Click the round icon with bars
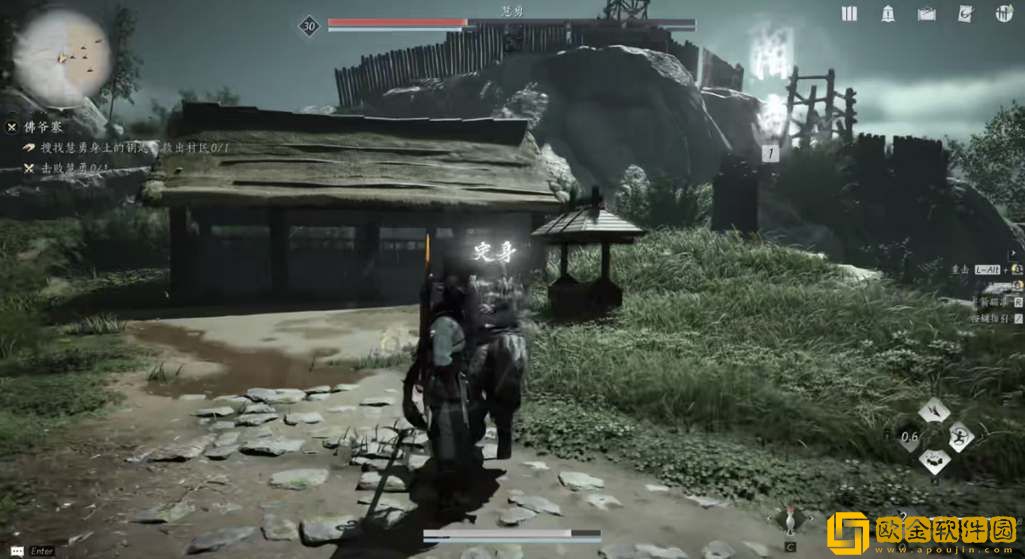 (x=1003, y=13)
